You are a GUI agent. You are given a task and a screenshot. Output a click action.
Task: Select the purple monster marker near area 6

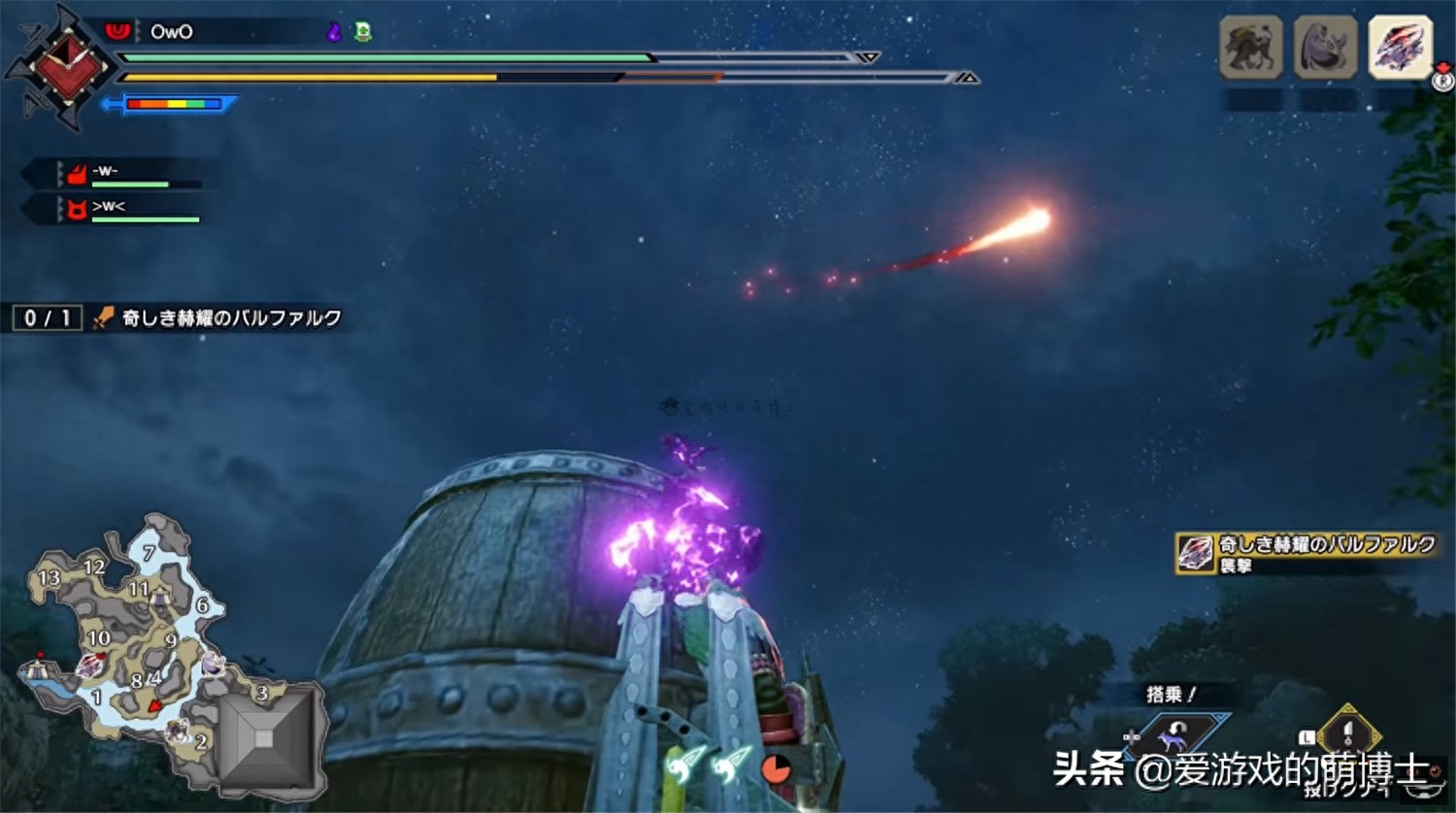[x=213, y=665]
